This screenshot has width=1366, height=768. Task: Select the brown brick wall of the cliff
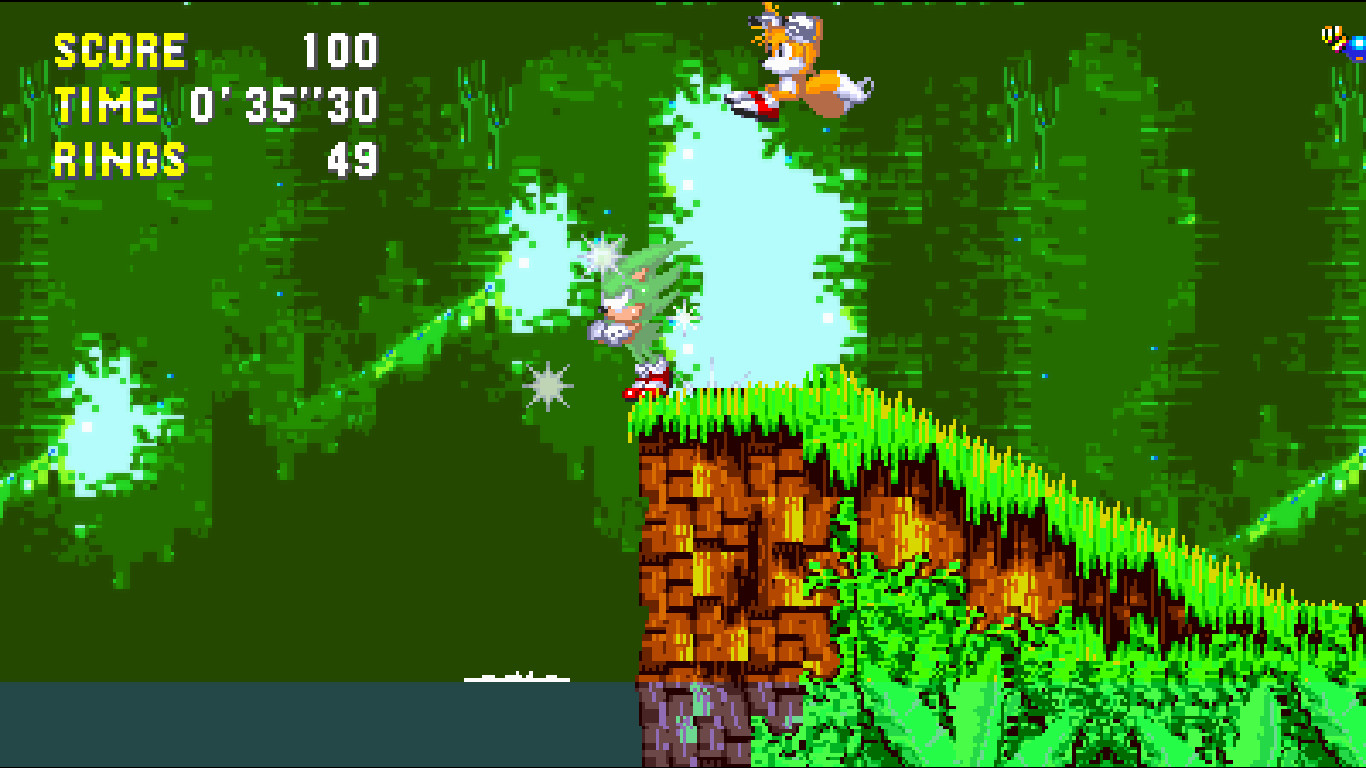click(730, 550)
